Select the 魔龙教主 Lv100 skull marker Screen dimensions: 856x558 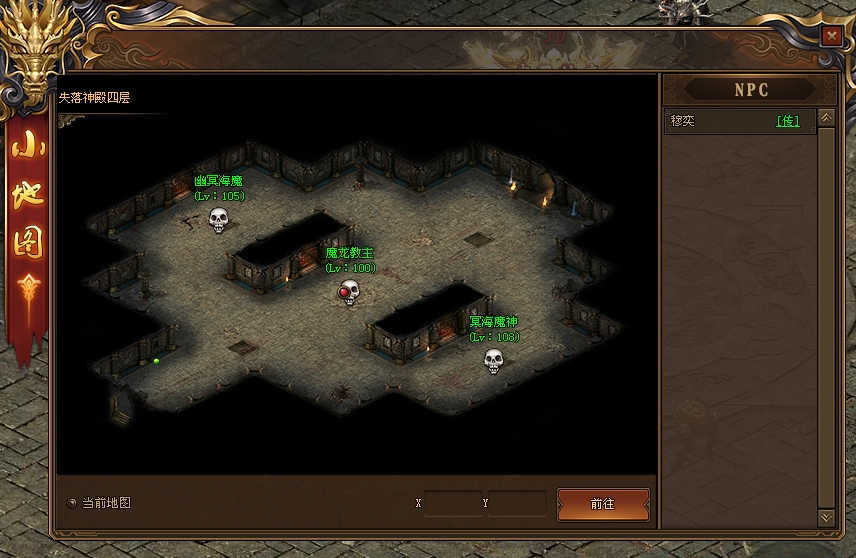349,292
